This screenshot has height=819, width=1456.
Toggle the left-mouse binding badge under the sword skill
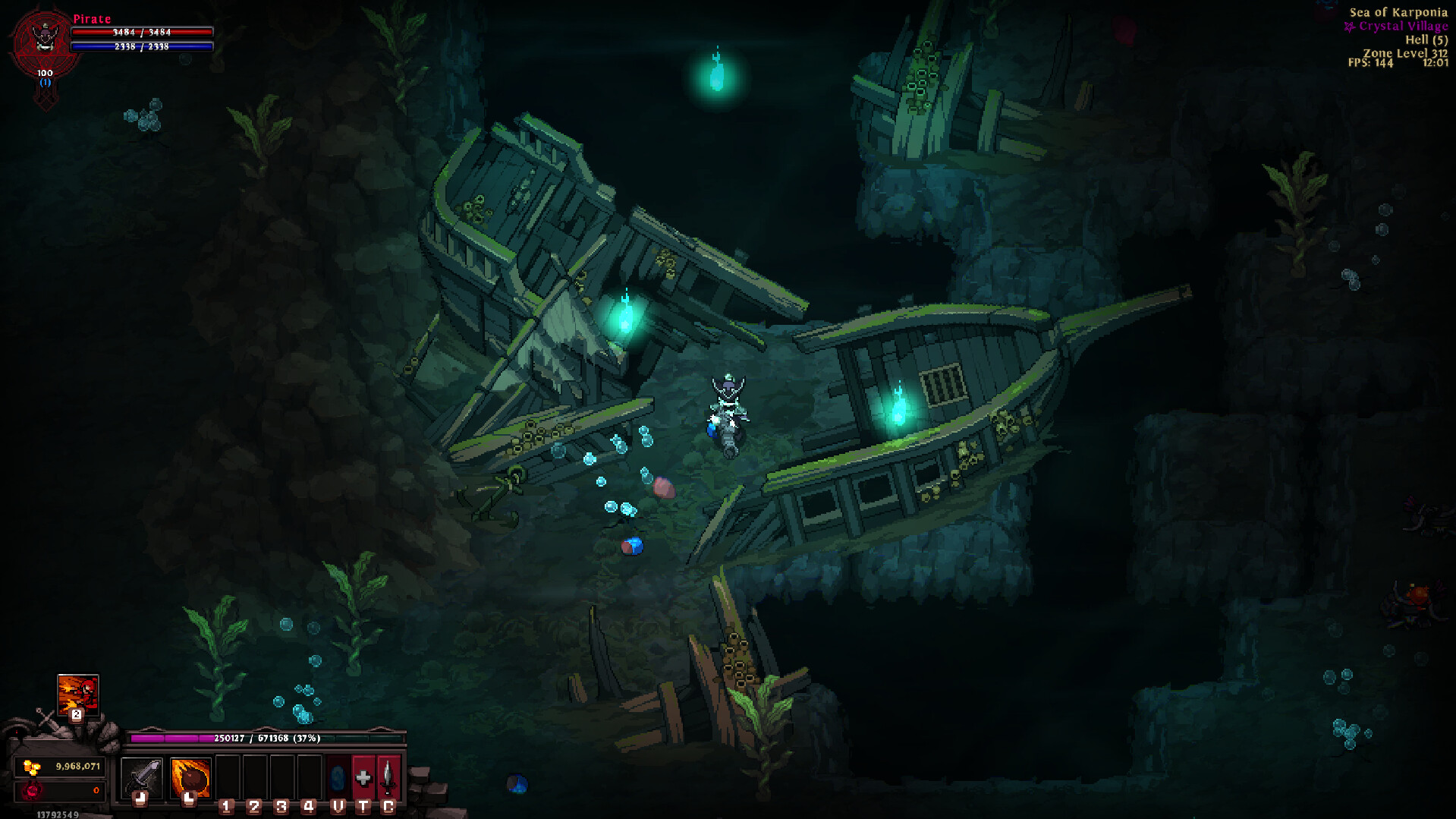141,801
